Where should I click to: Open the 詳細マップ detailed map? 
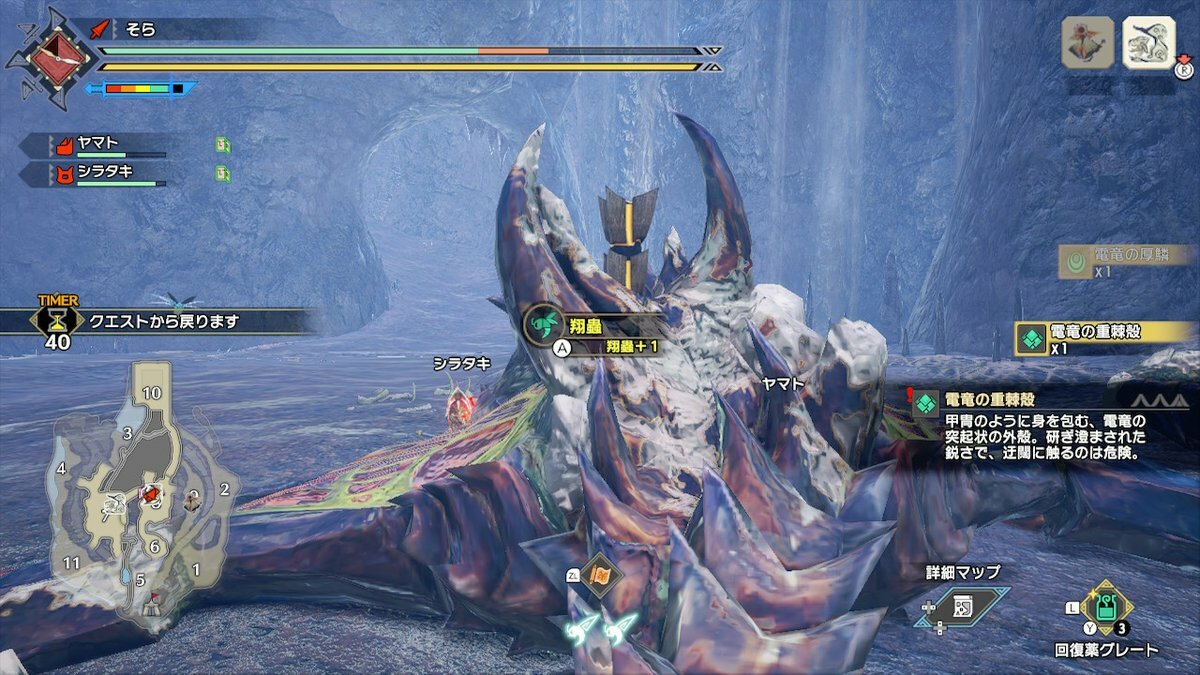(x=961, y=605)
